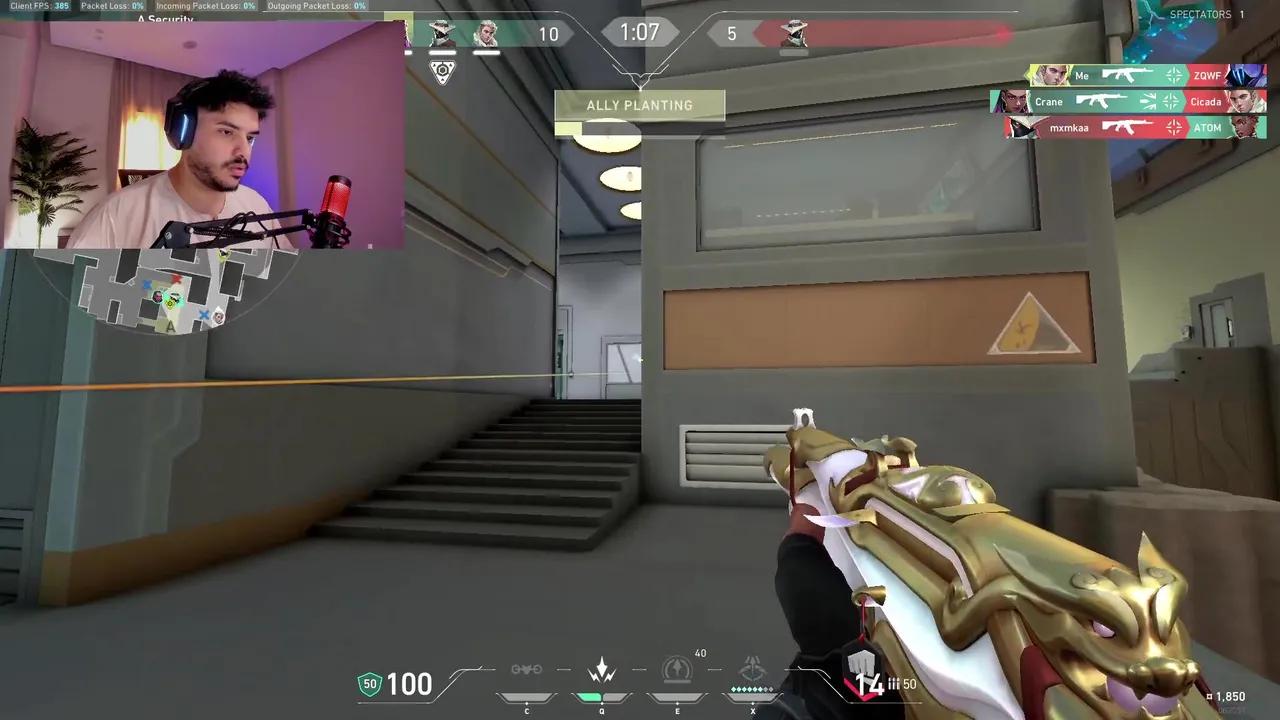Expand the round timer showing 1:07
This screenshot has height=720, width=1280.
(x=640, y=32)
